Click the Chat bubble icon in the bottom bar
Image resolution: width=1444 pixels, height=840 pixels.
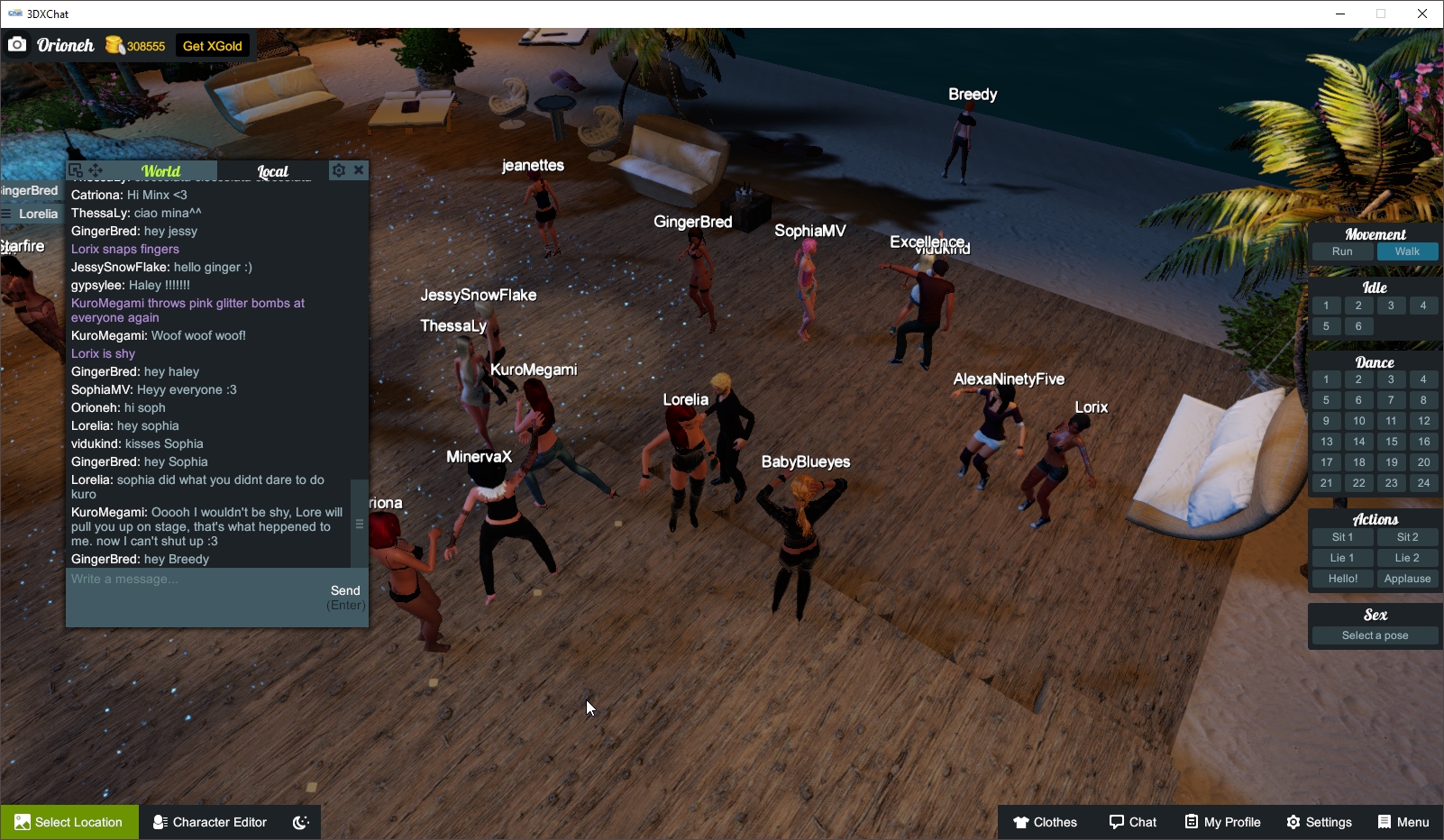(1115, 821)
